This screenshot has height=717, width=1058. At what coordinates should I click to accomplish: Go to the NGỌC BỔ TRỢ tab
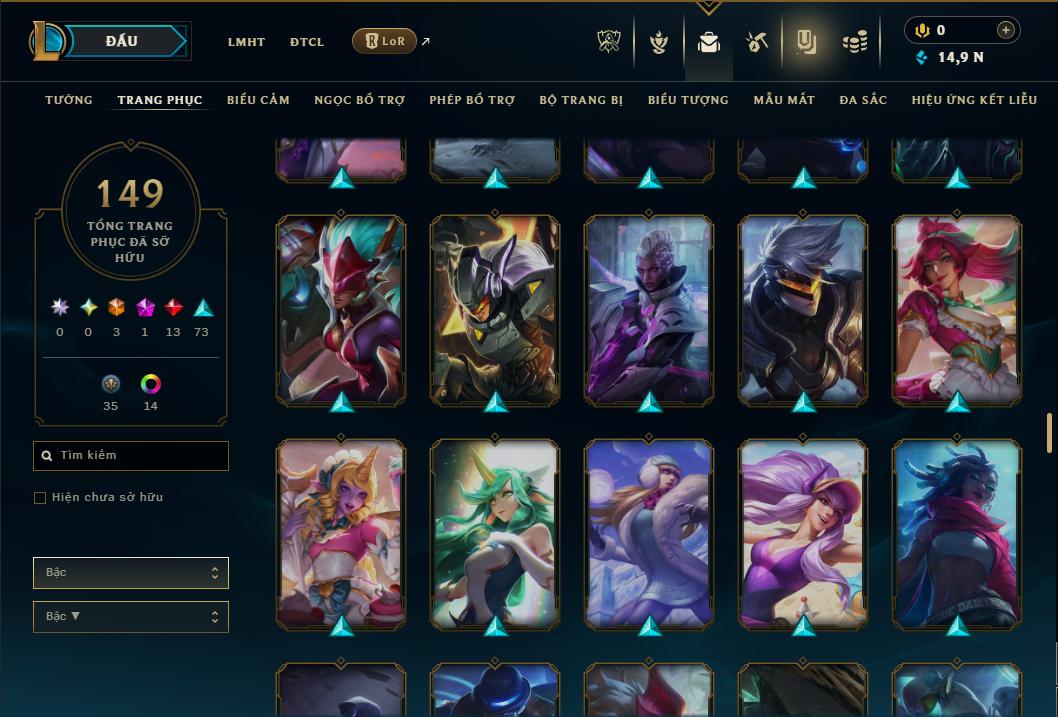(359, 100)
